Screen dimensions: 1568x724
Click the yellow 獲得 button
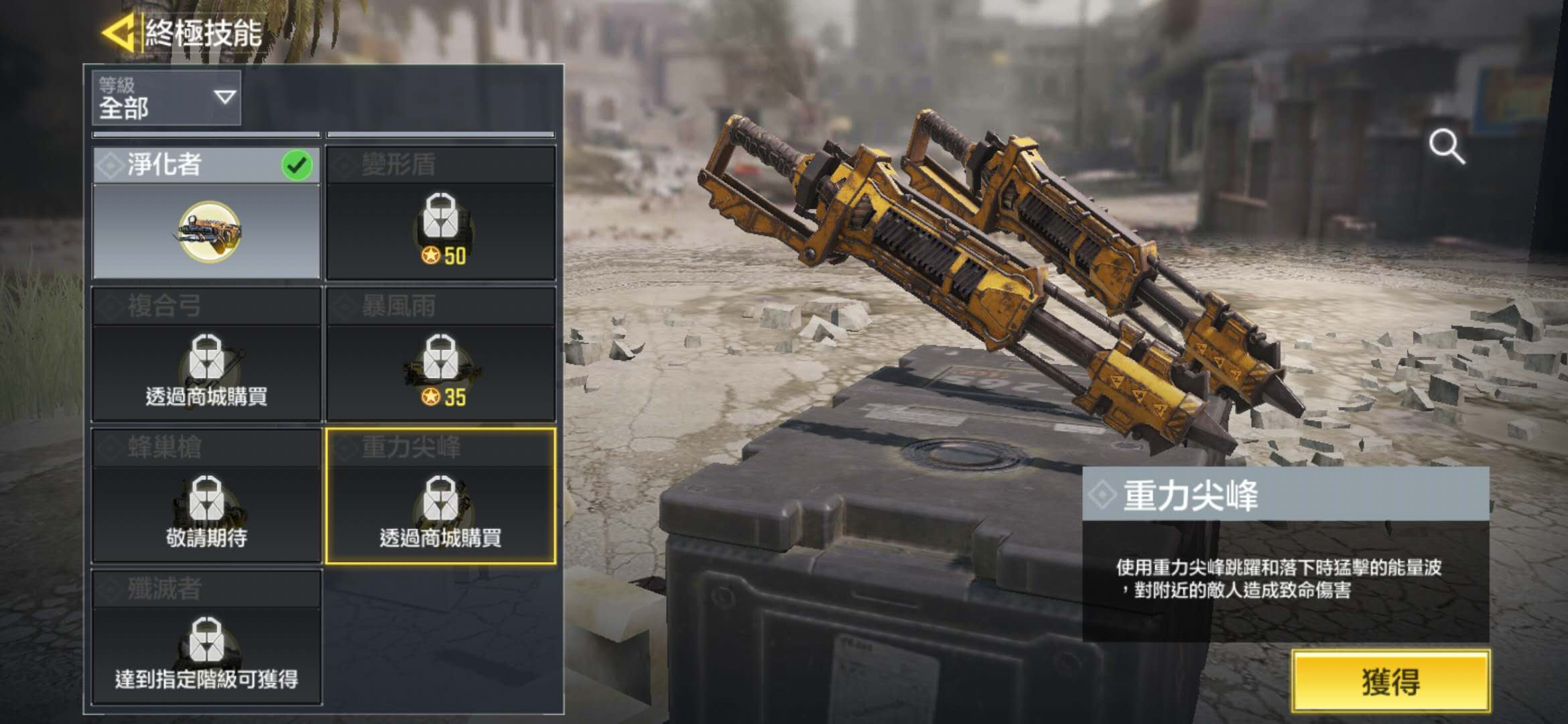coord(1390,681)
